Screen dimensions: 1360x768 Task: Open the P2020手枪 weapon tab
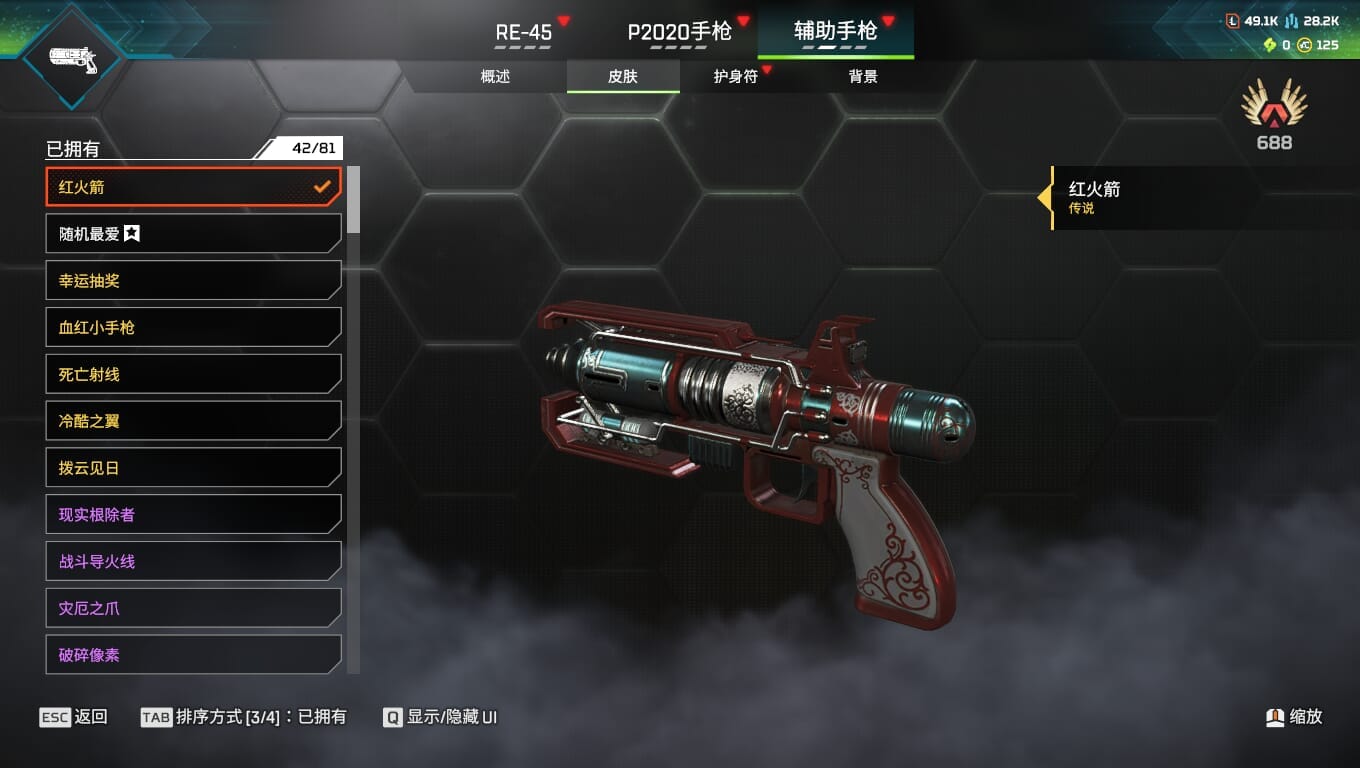point(680,32)
